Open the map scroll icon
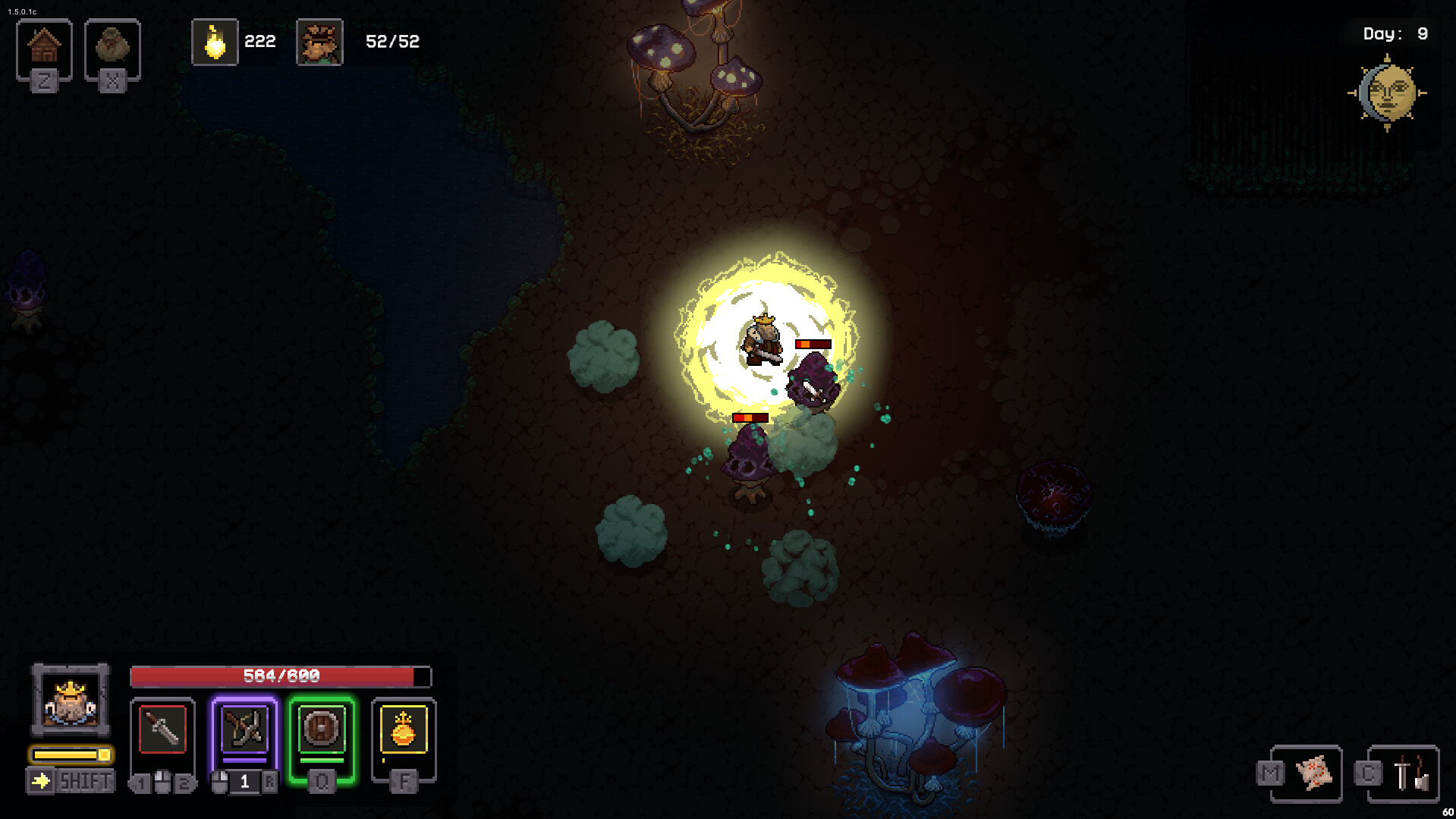This screenshot has height=819, width=1456. click(x=1315, y=773)
